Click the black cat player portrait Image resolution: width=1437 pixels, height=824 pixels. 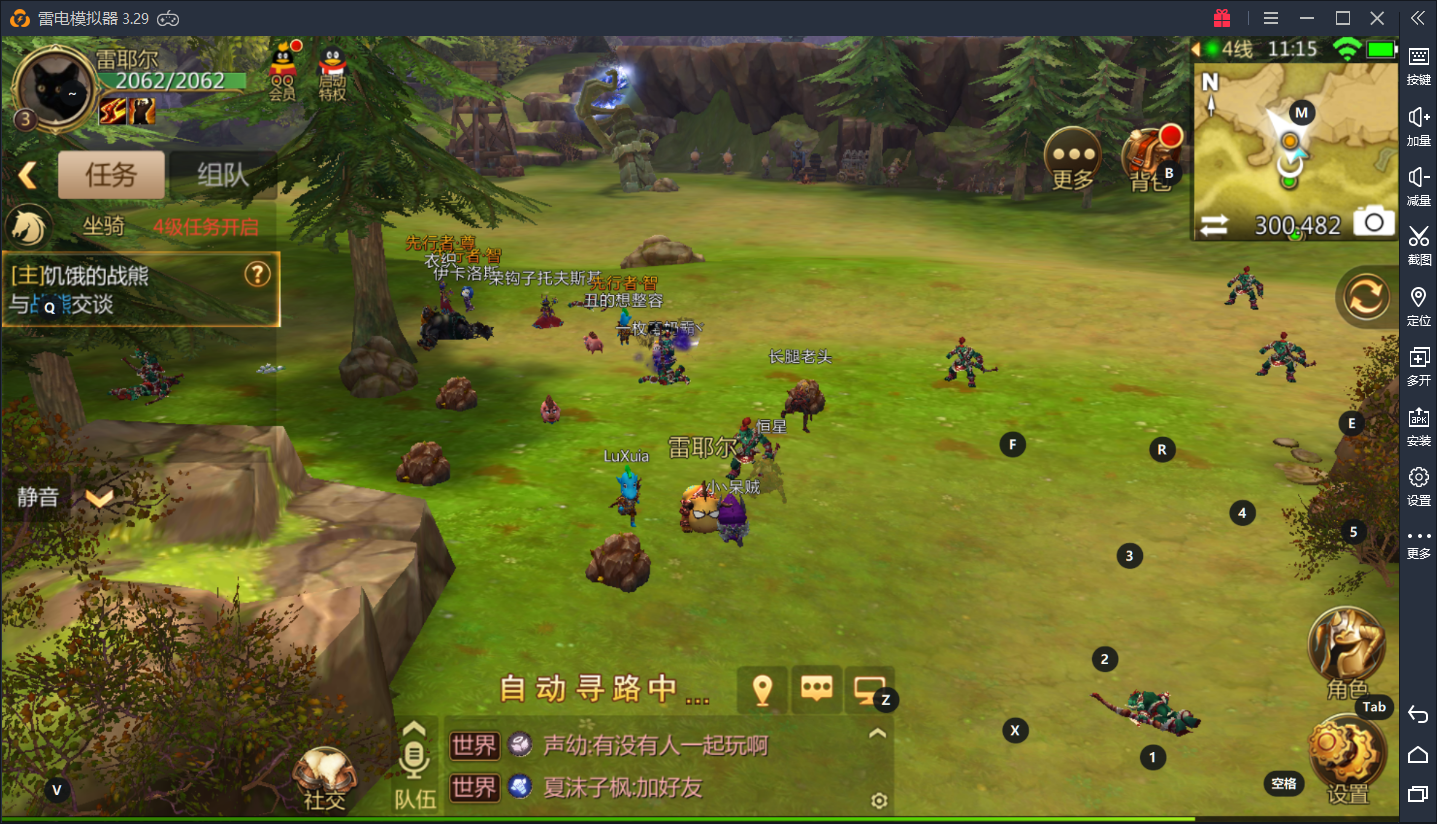(54, 86)
